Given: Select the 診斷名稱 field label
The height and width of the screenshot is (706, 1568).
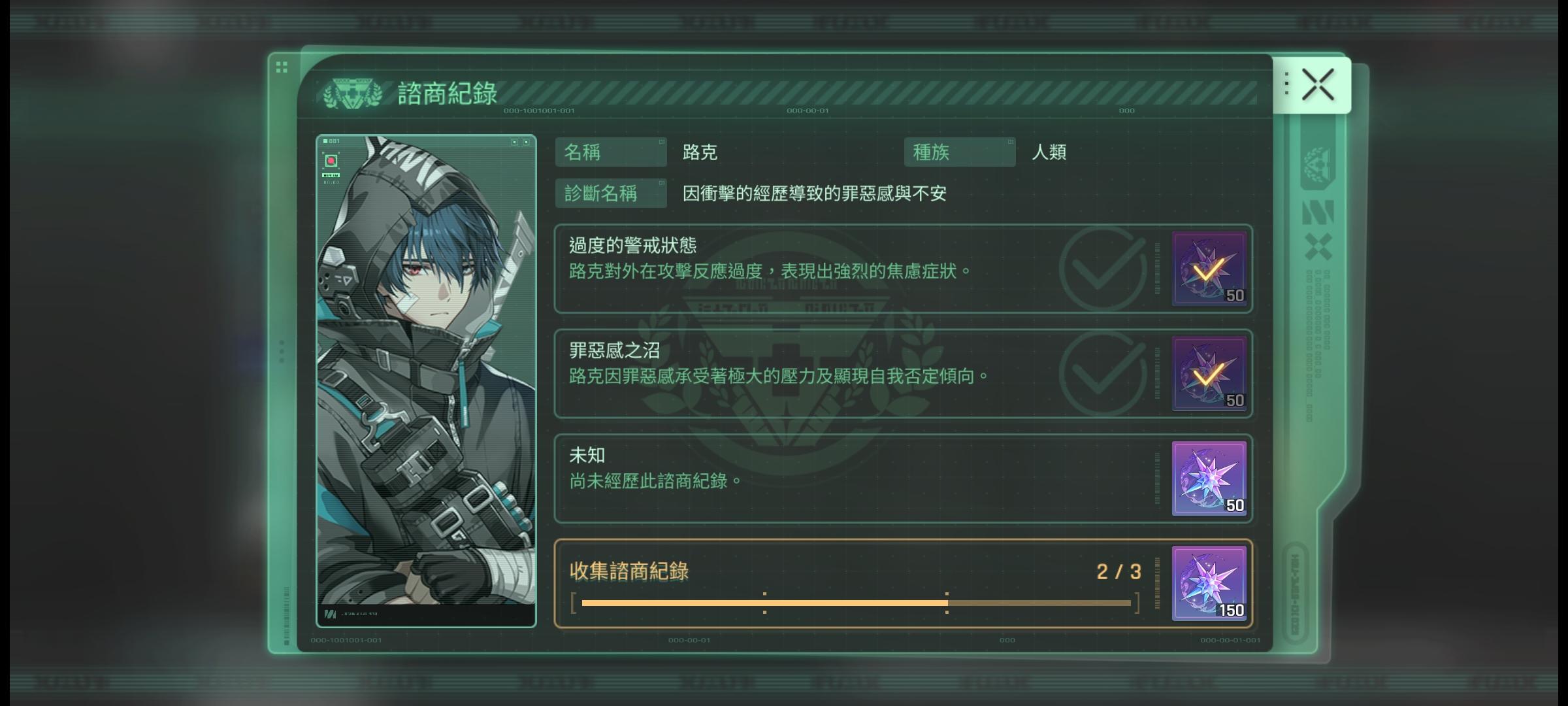Looking at the screenshot, I should [610, 192].
